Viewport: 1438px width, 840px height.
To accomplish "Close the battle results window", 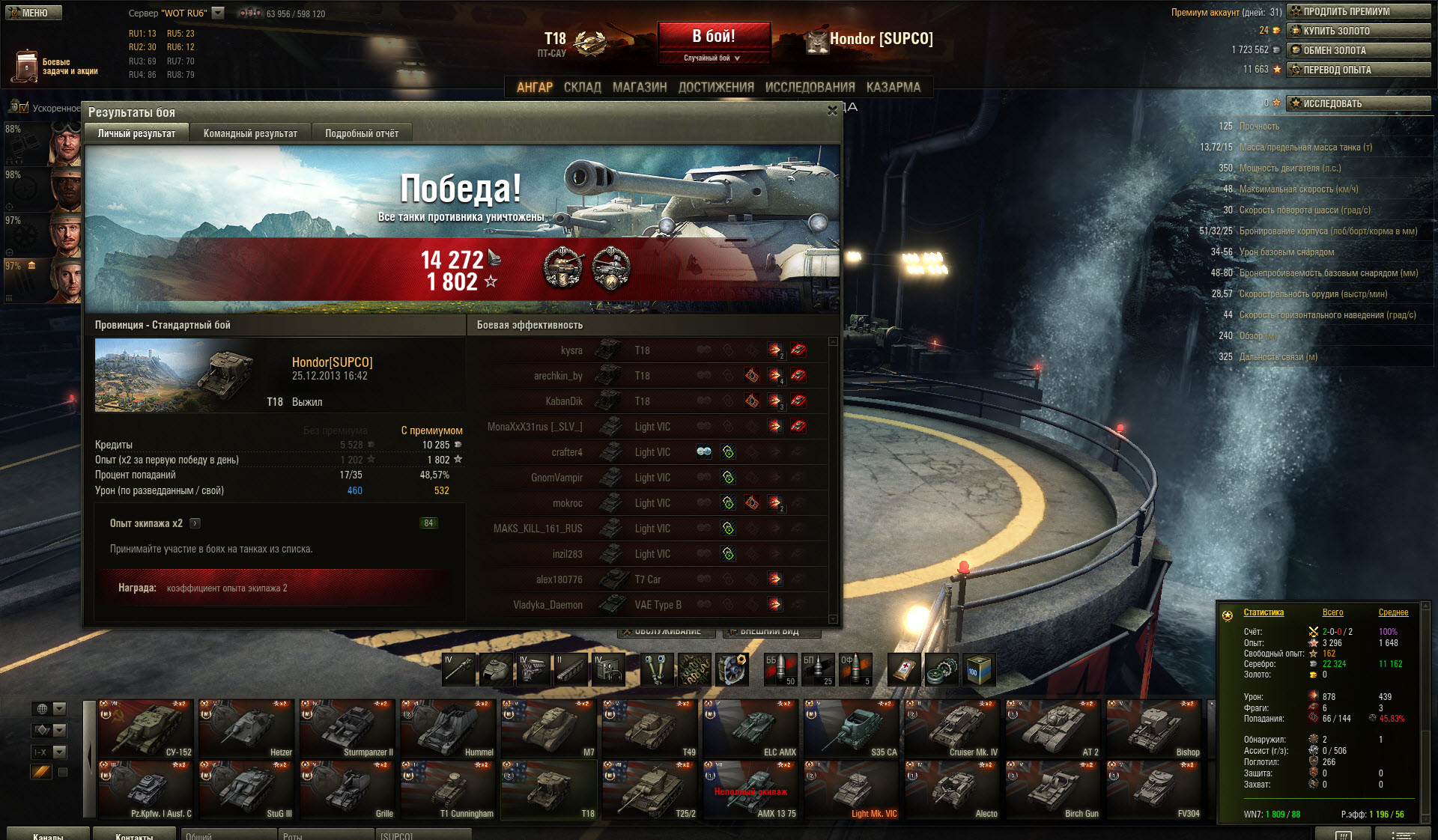I will coord(832,111).
